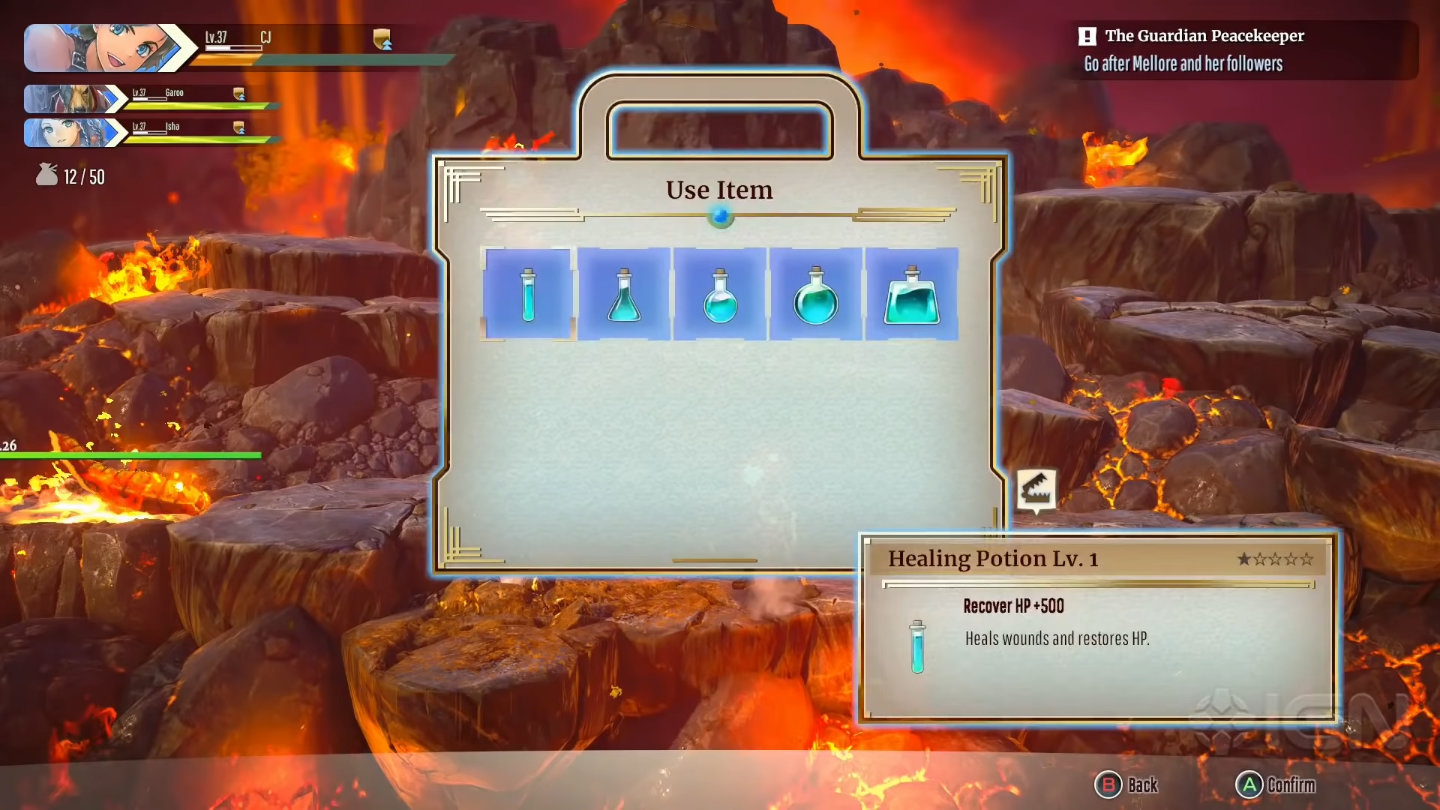The width and height of the screenshot is (1440, 810).
Task: Pick the small round flask potion
Action: tap(720, 294)
